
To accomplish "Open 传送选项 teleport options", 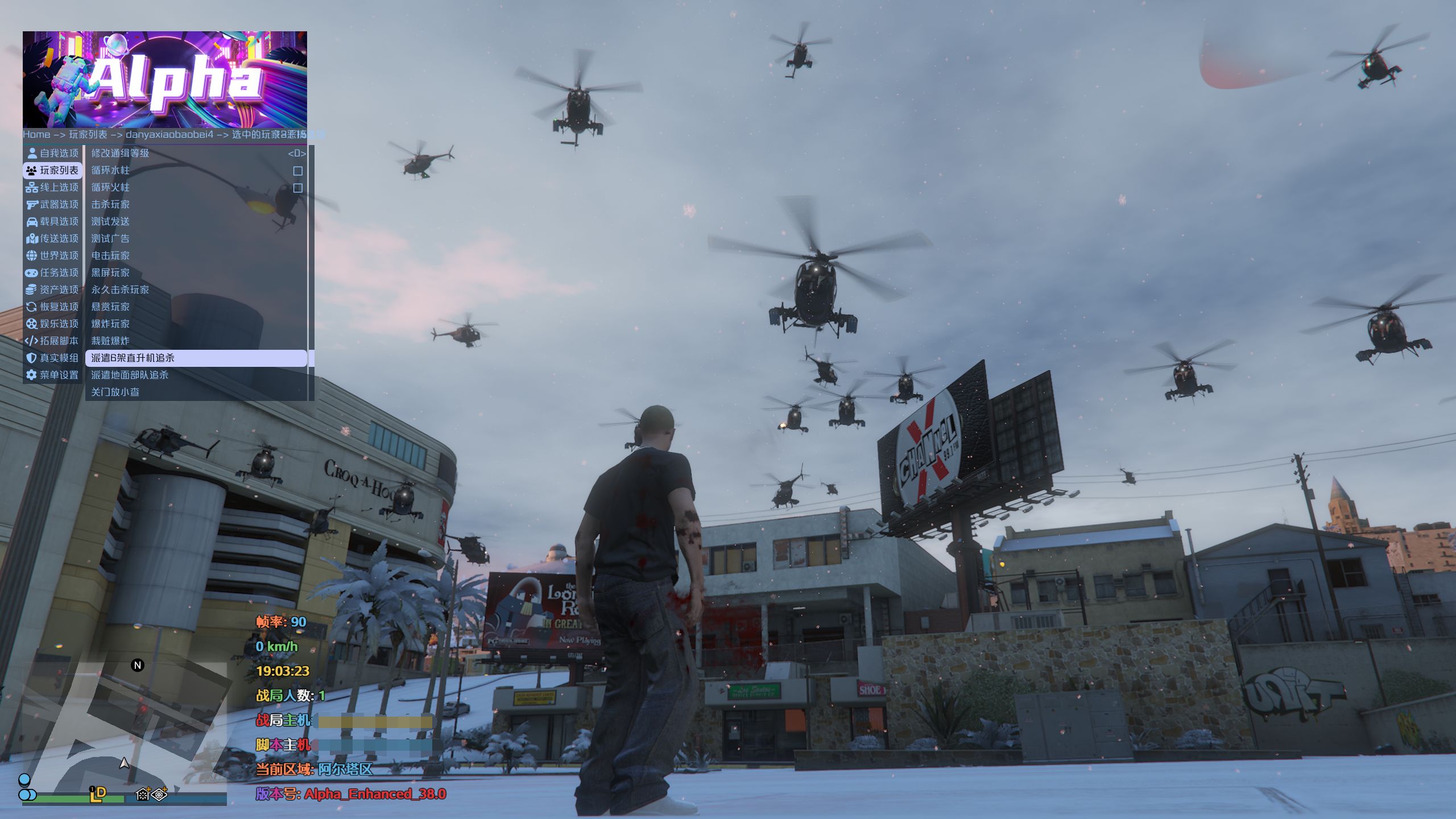I will [x=53, y=238].
